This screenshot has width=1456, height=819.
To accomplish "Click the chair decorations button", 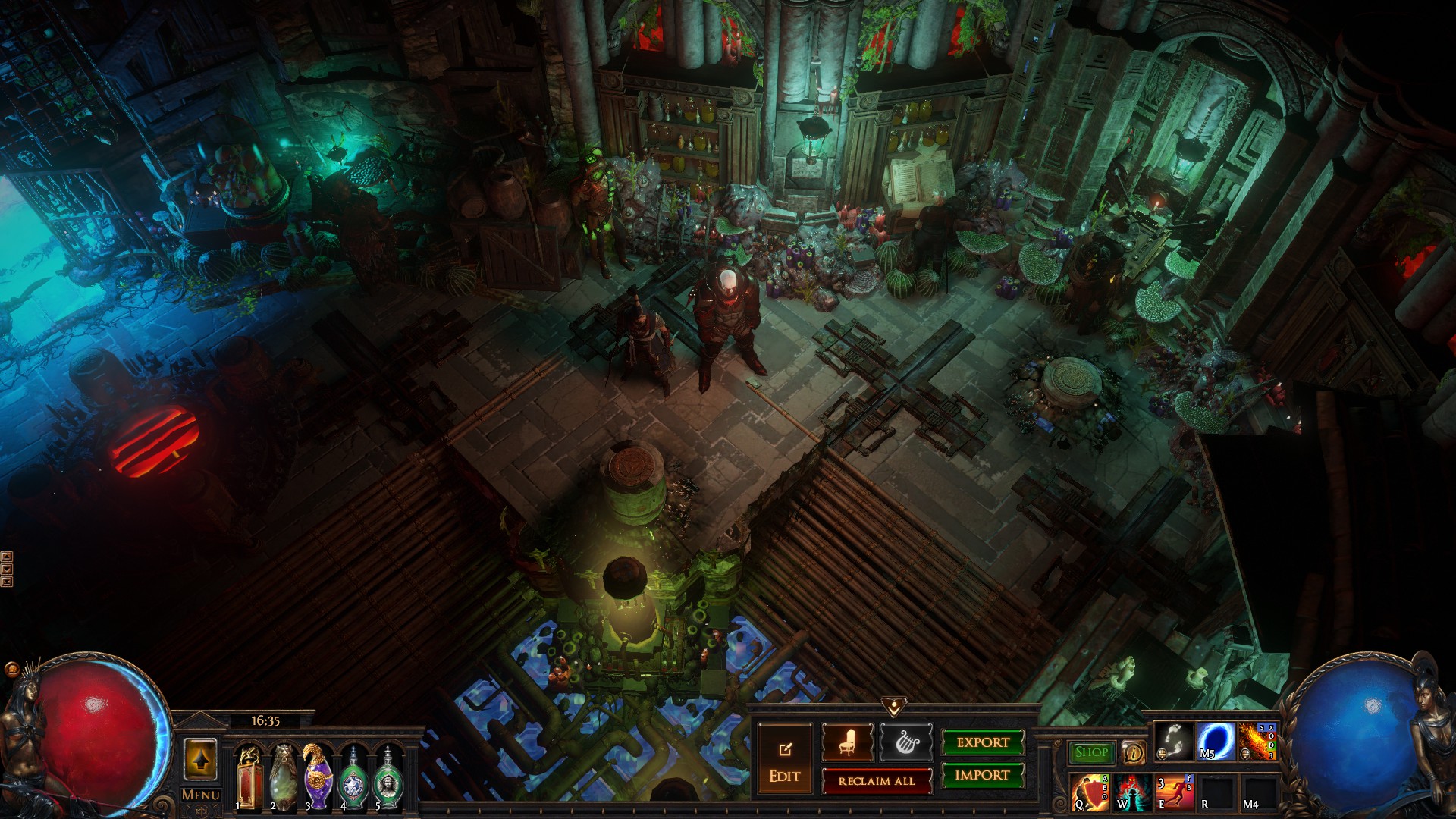I will 847,742.
